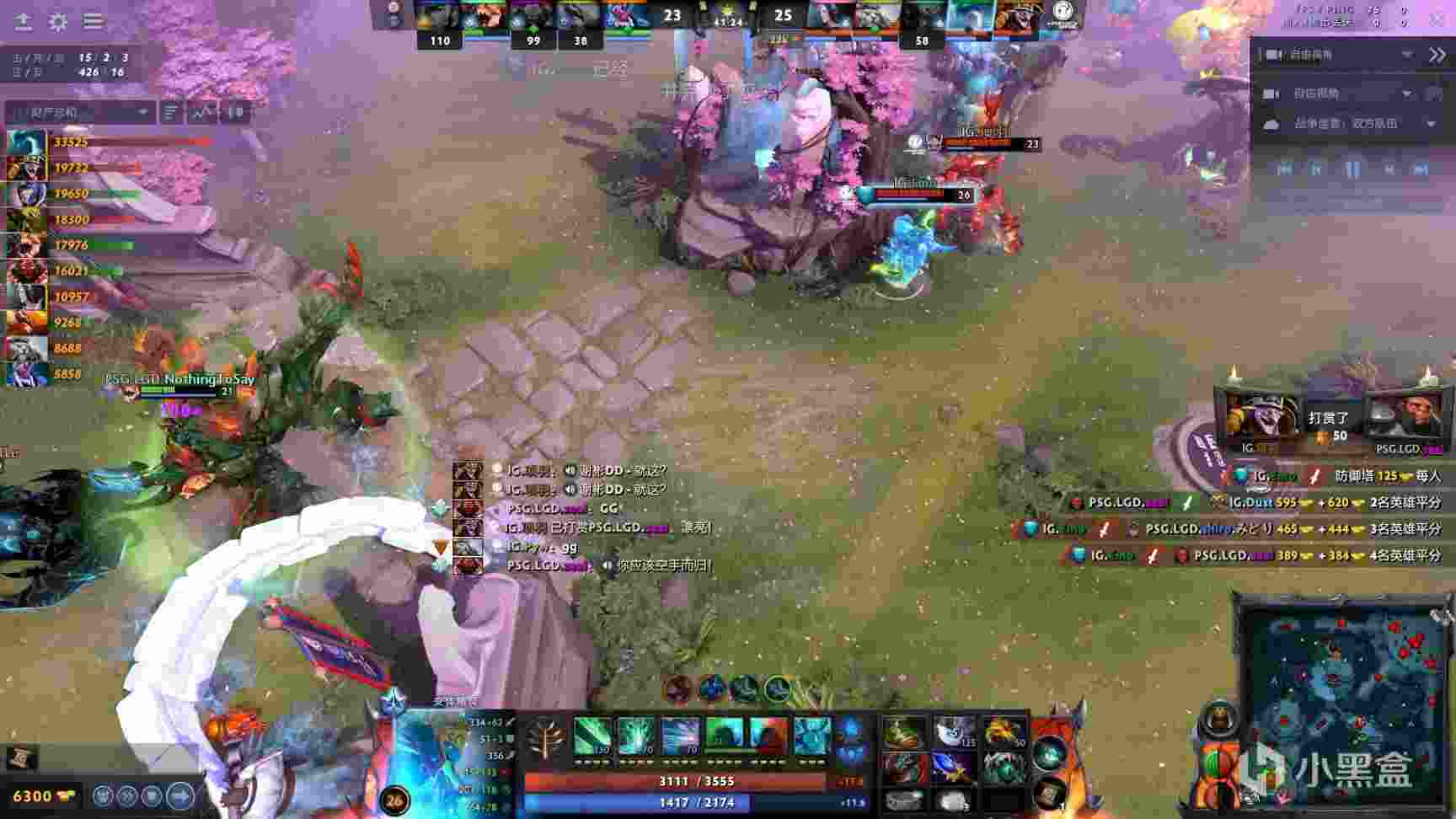Select the first green ability icon
1456x819 pixels.
click(592, 737)
